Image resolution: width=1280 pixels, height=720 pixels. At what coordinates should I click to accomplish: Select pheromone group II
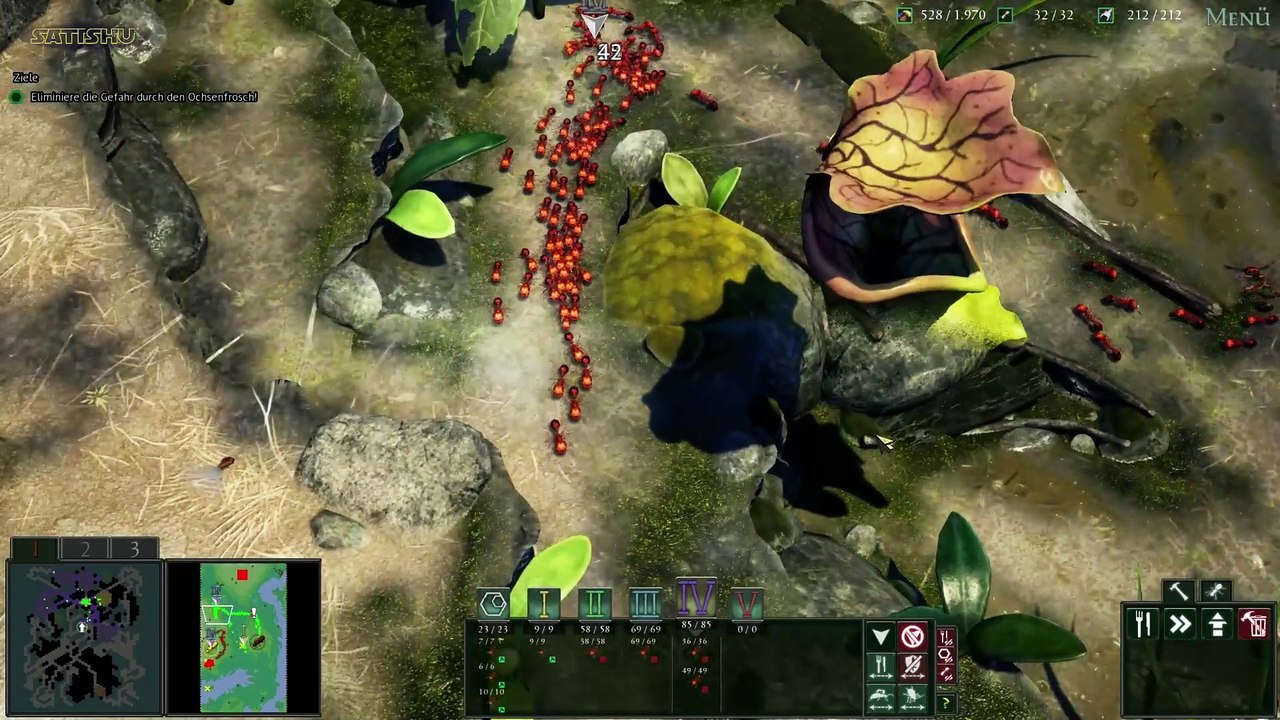point(594,603)
